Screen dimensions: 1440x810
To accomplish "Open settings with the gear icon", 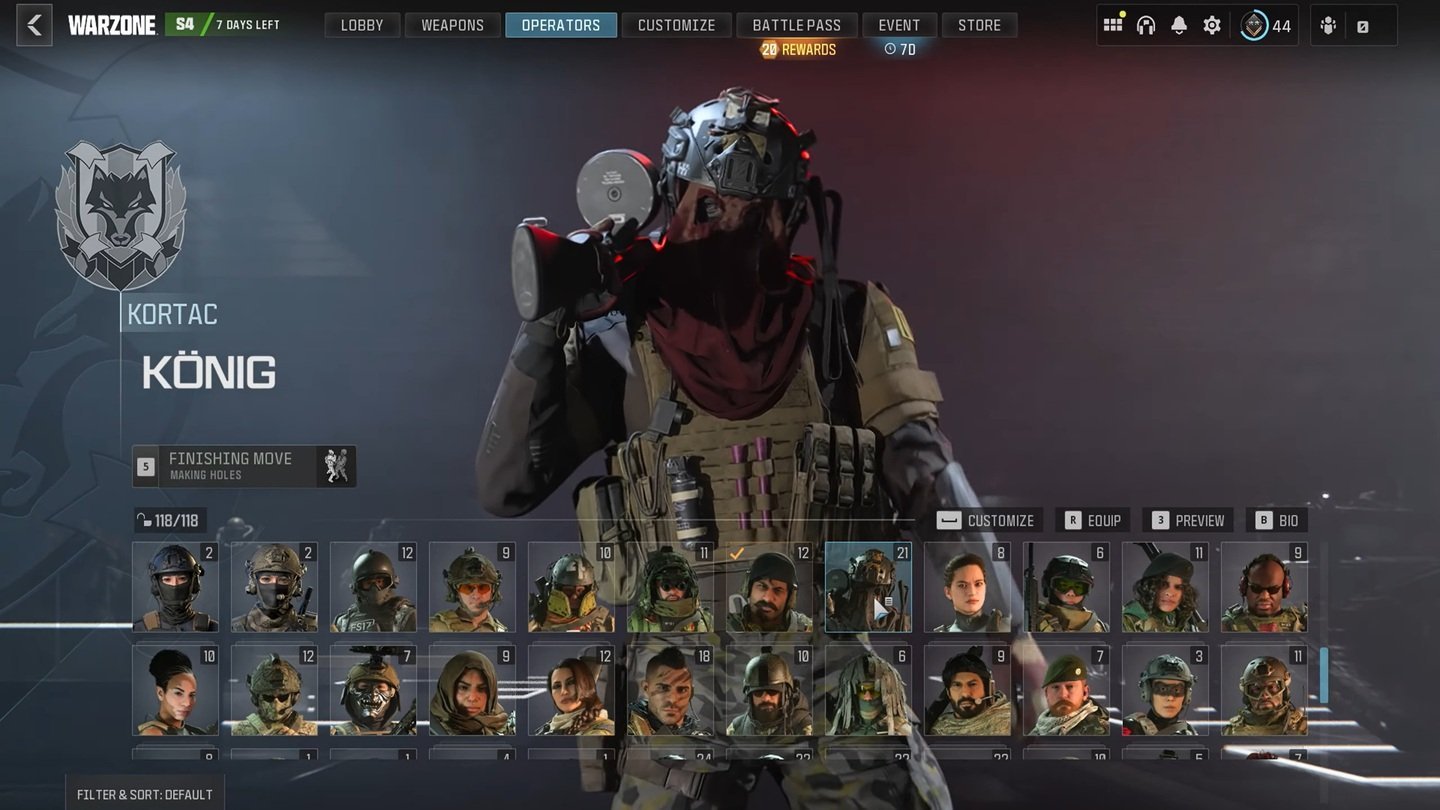I will (1212, 25).
